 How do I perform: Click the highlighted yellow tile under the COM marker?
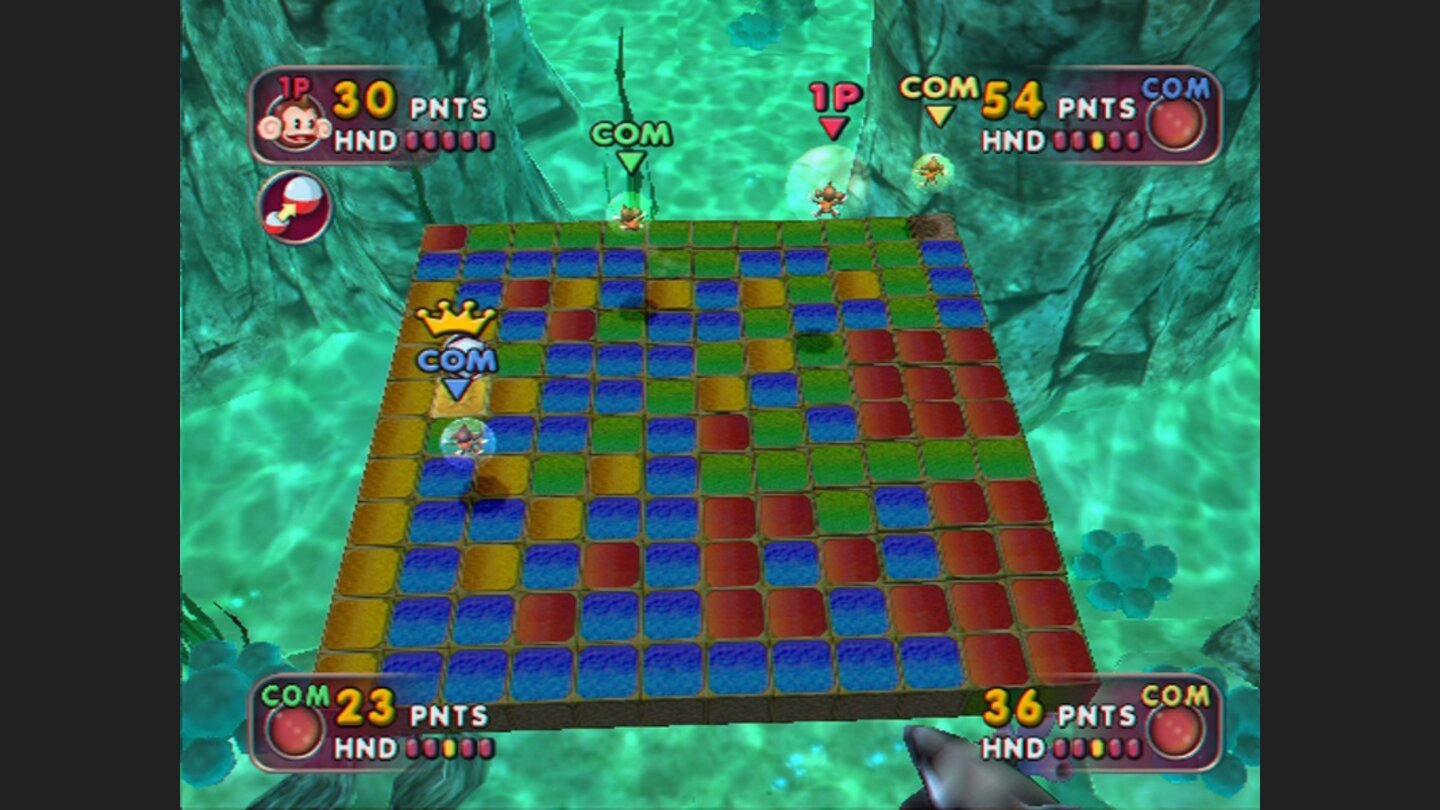[x=458, y=404]
